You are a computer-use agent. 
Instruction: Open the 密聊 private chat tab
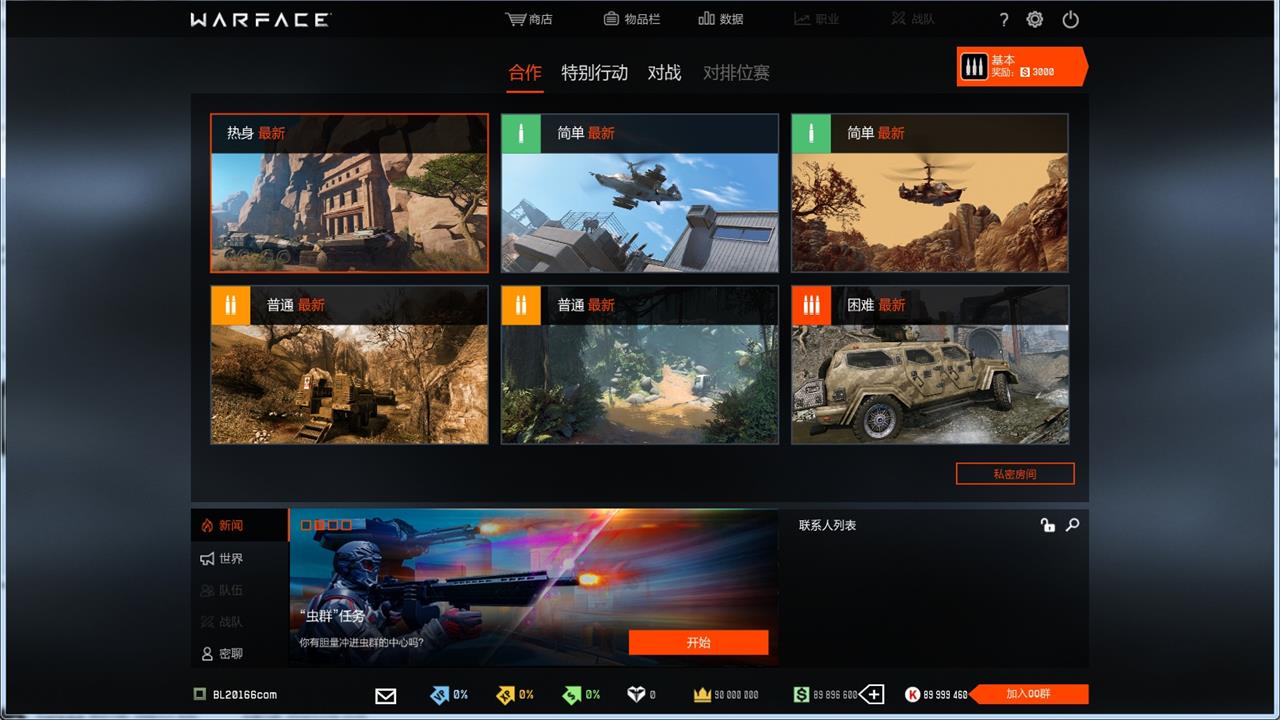coord(230,653)
